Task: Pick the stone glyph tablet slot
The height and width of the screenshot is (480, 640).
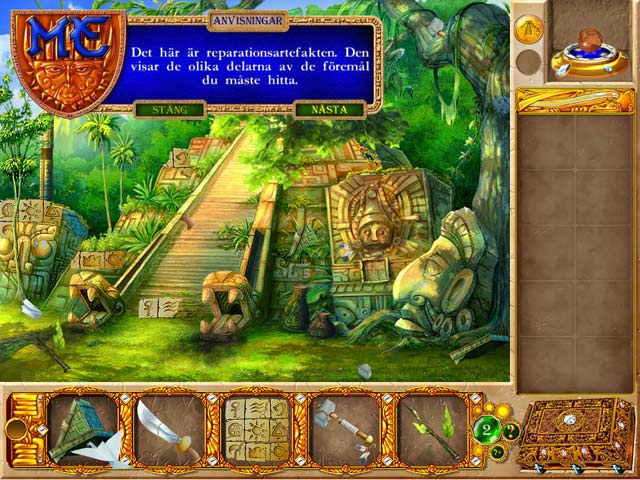Action: point(256,429)
